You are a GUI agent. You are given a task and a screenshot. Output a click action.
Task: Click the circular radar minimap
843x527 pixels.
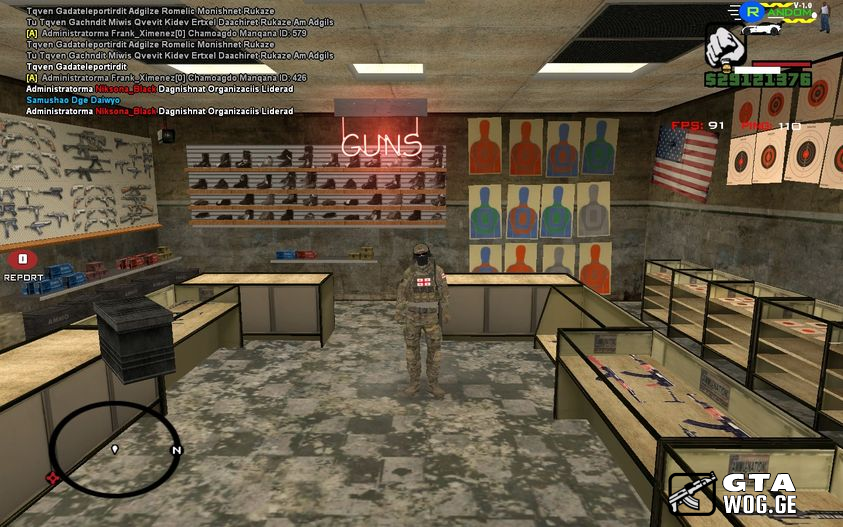point(115,450)
